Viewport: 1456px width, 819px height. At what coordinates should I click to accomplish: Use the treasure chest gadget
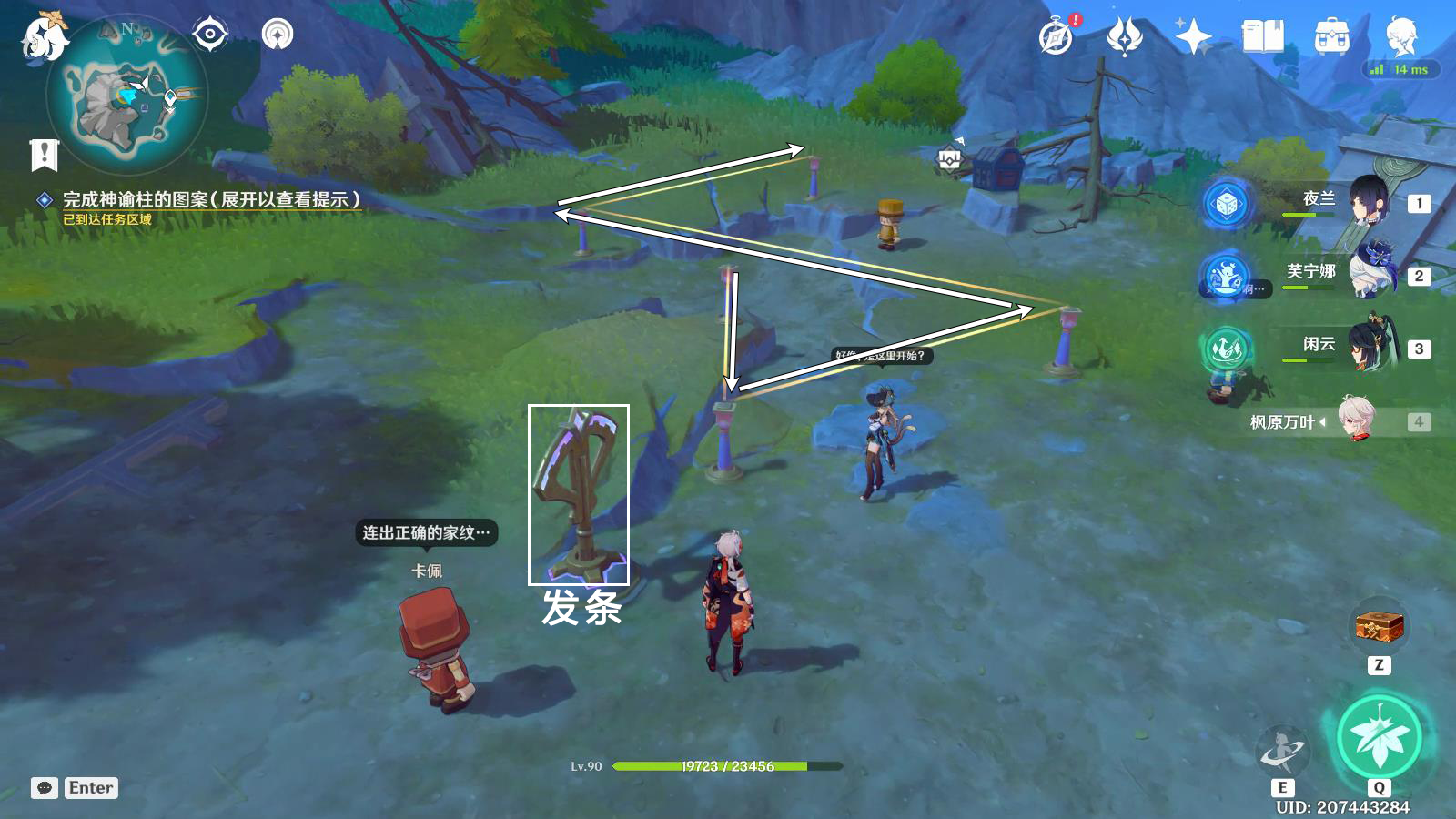[x=1379, y=626]
